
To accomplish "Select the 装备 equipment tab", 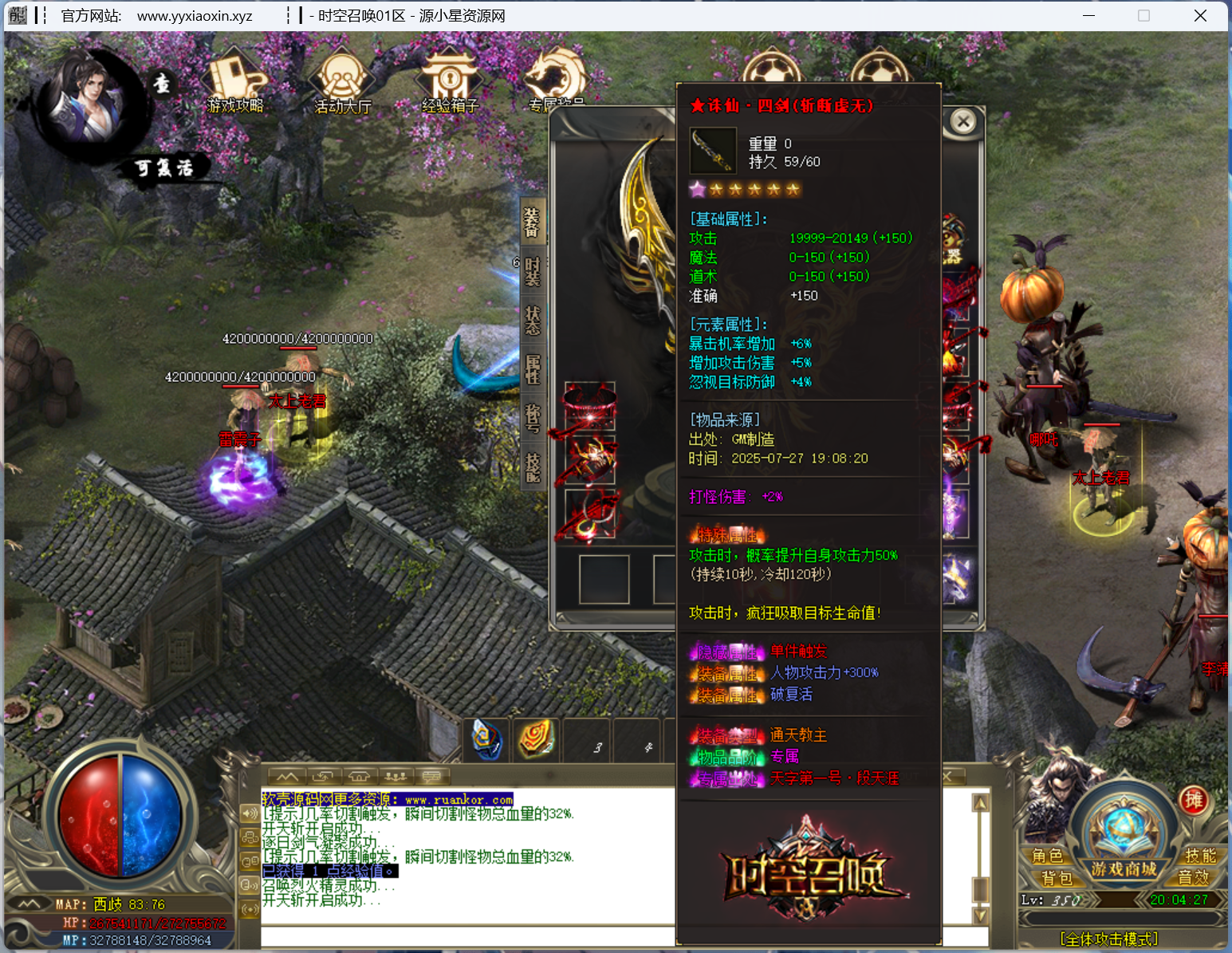I will pyautogui.click(x=533, y=222).
